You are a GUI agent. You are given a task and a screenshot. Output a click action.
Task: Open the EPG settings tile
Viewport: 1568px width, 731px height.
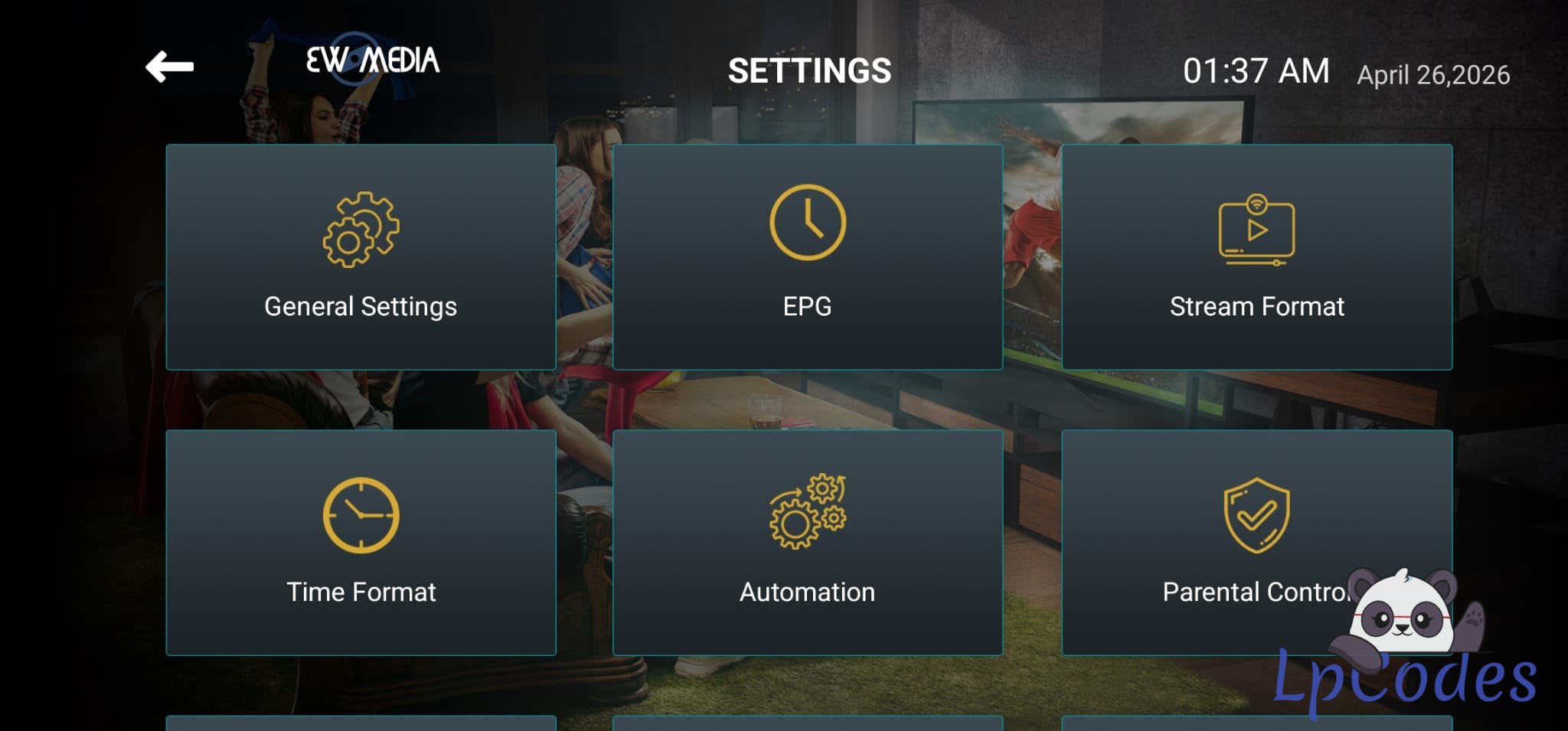click(x=808, y=257)
